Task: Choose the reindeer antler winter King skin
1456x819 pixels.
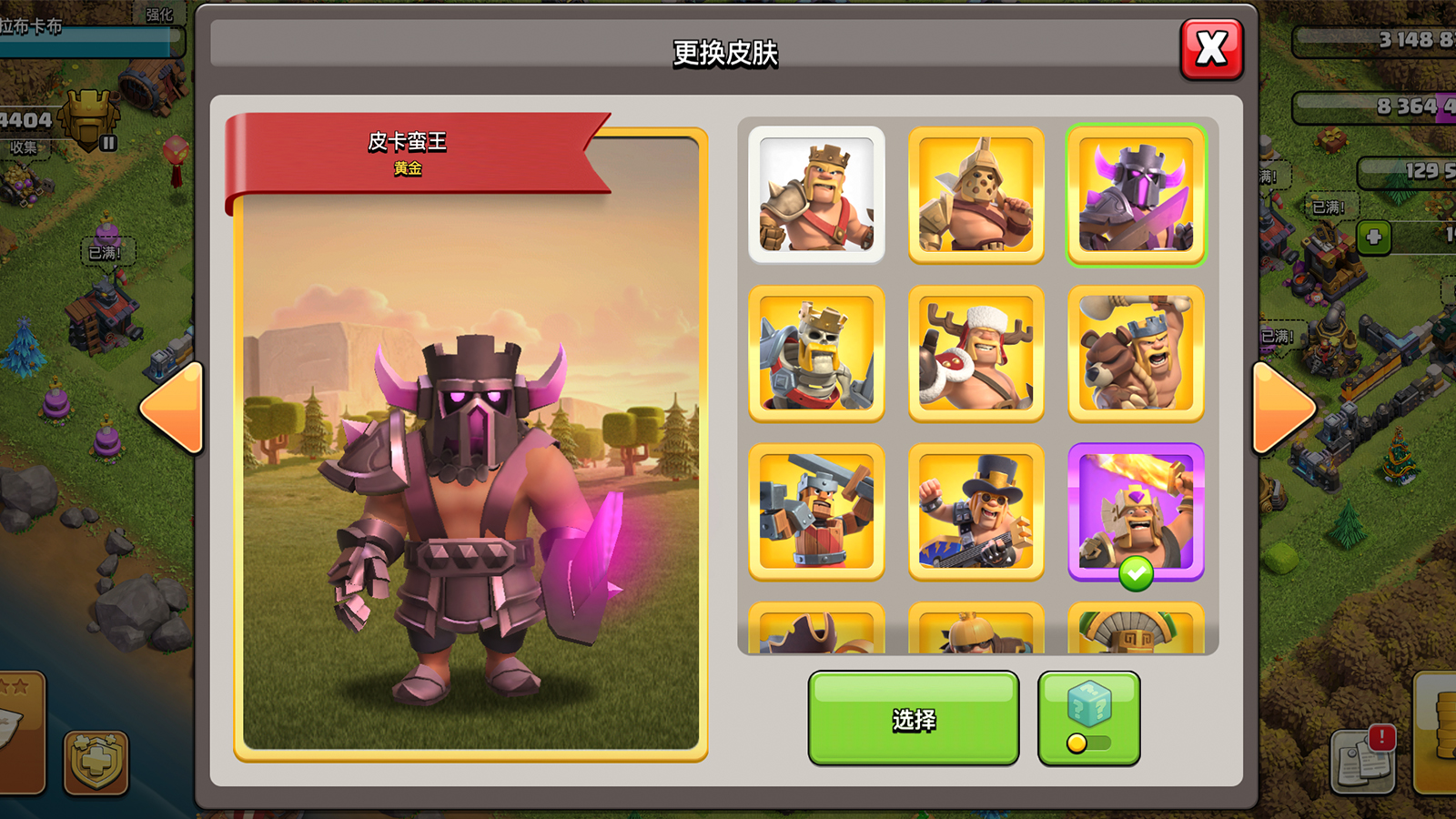Action: pyautogui.click(x=976, y=354)
